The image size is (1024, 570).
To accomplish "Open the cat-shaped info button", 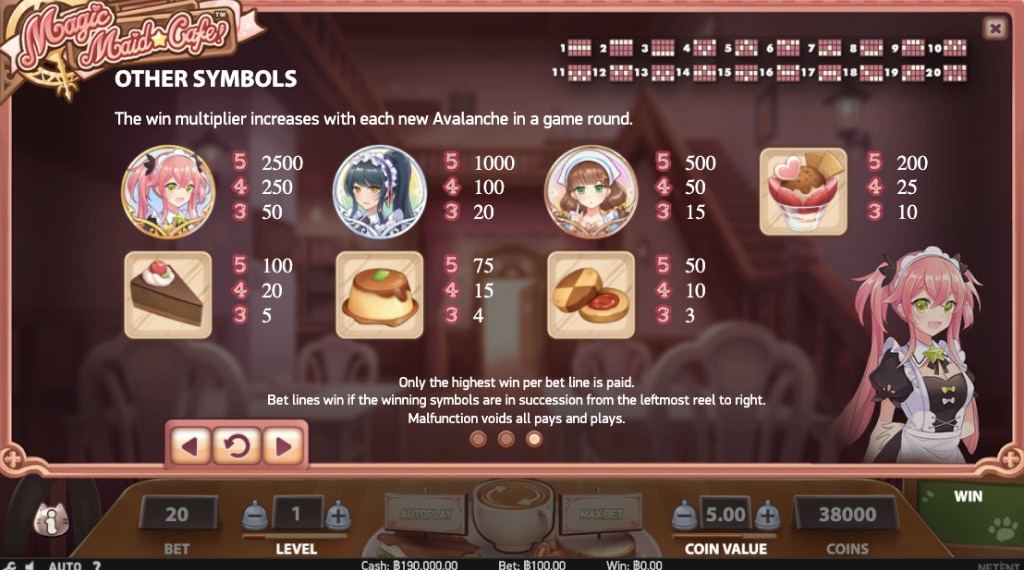I will click(50, 518).
